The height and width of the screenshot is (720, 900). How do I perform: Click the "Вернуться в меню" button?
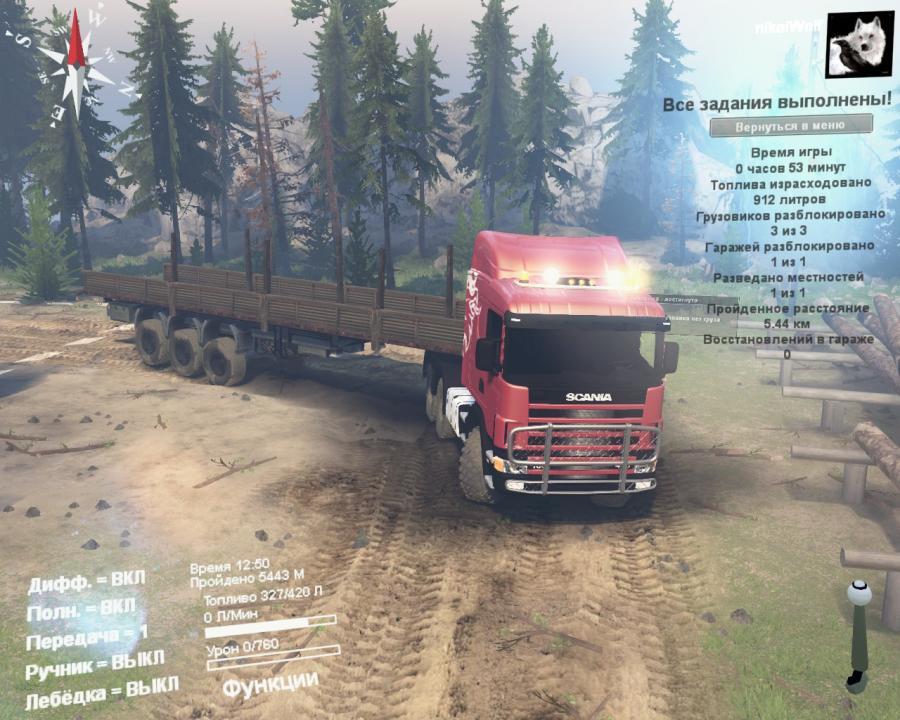(x=790, y=126)
